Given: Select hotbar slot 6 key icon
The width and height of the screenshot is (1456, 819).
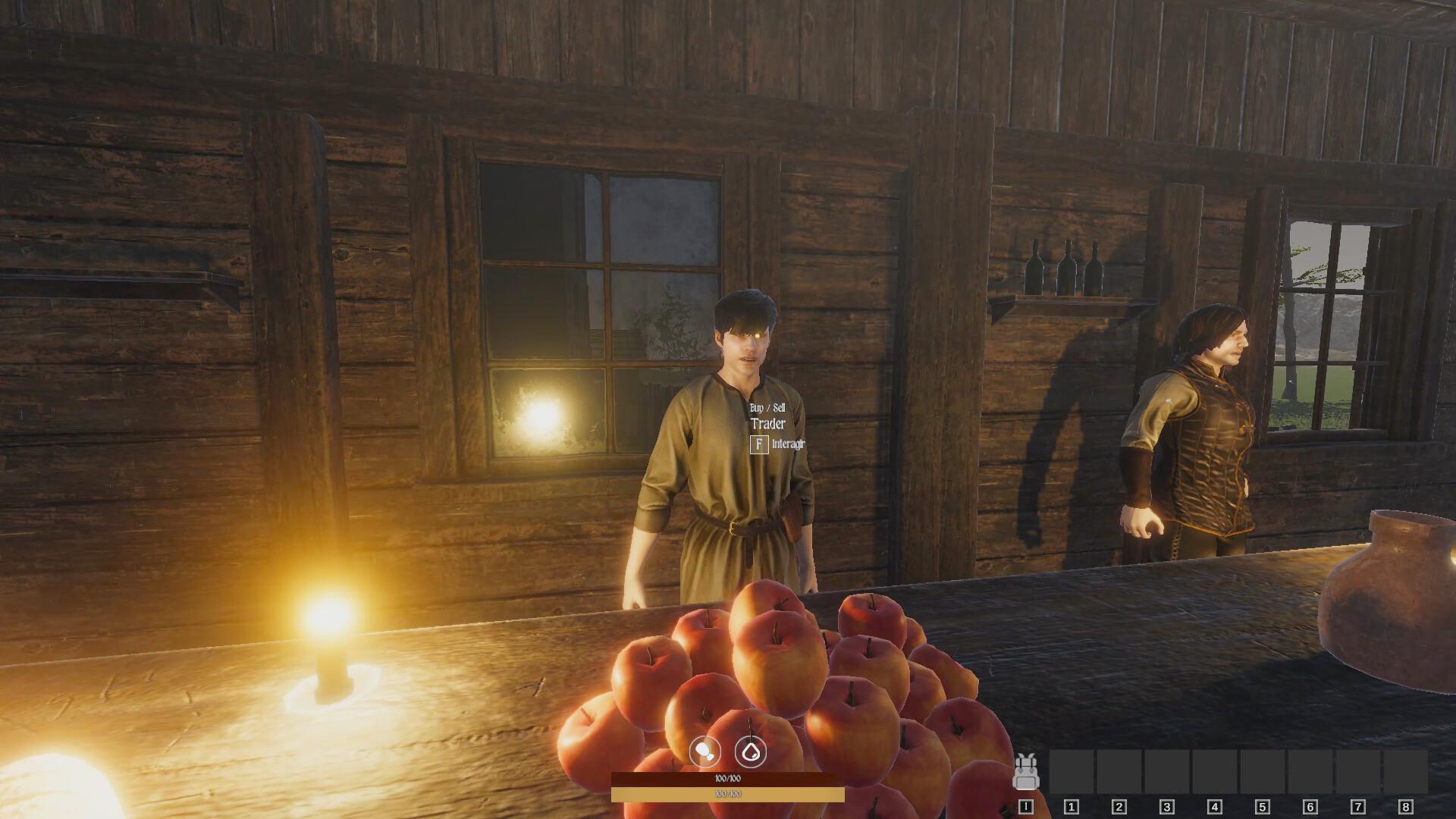Looking at the screenshot, I should [1310, 807].
